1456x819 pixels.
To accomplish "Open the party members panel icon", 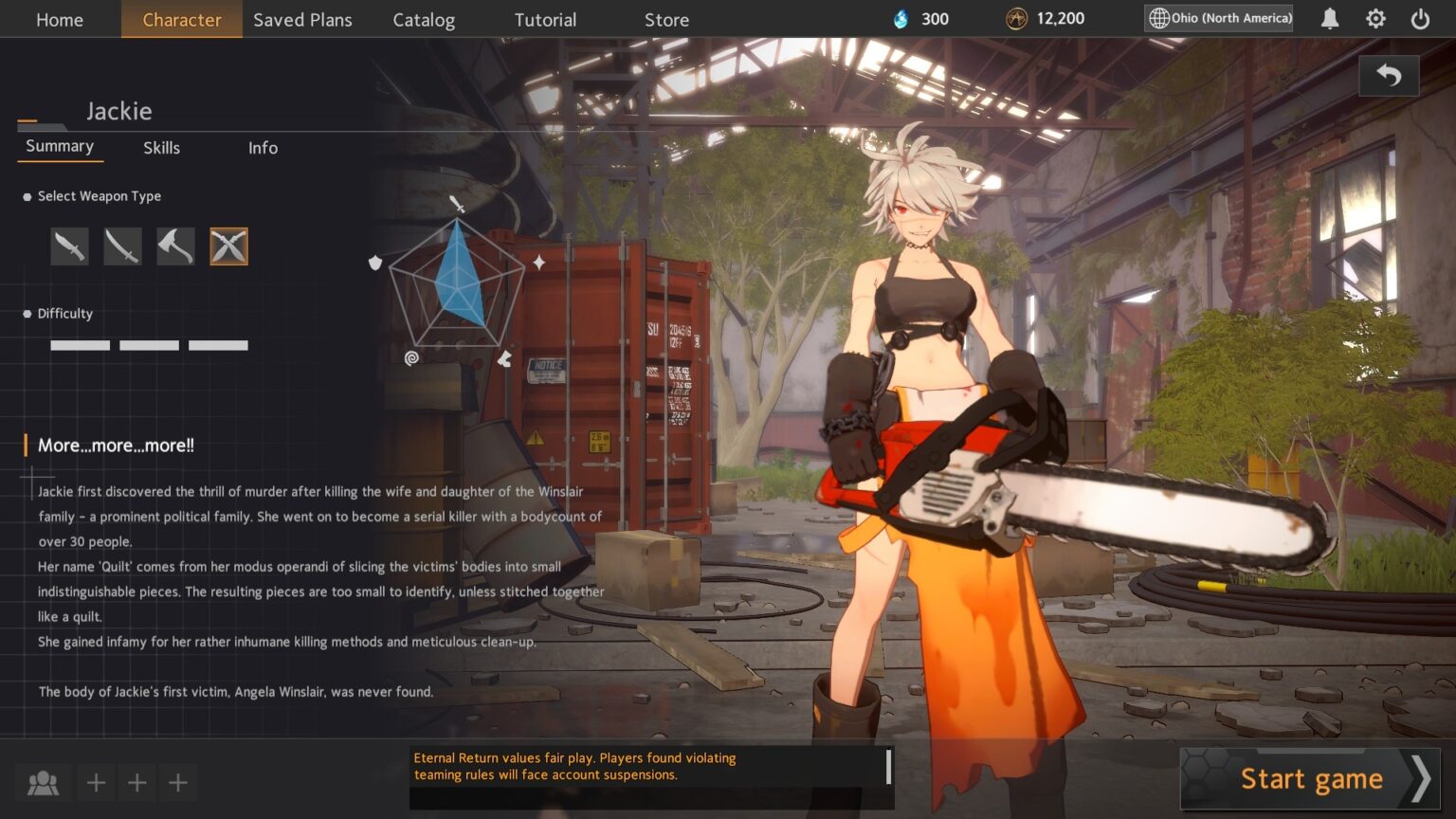I will 43,782.
